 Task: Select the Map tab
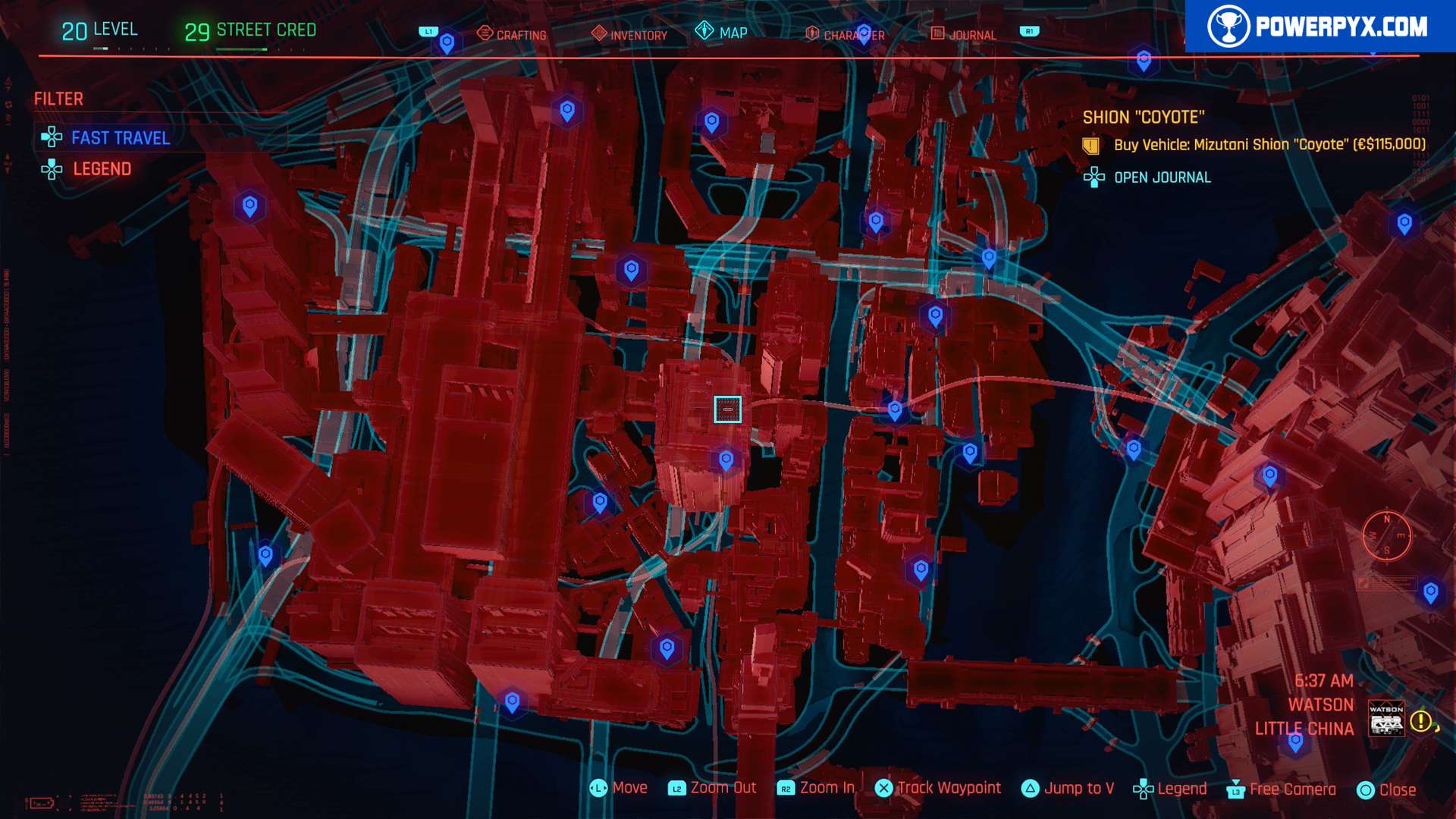(x=722, y=33)
